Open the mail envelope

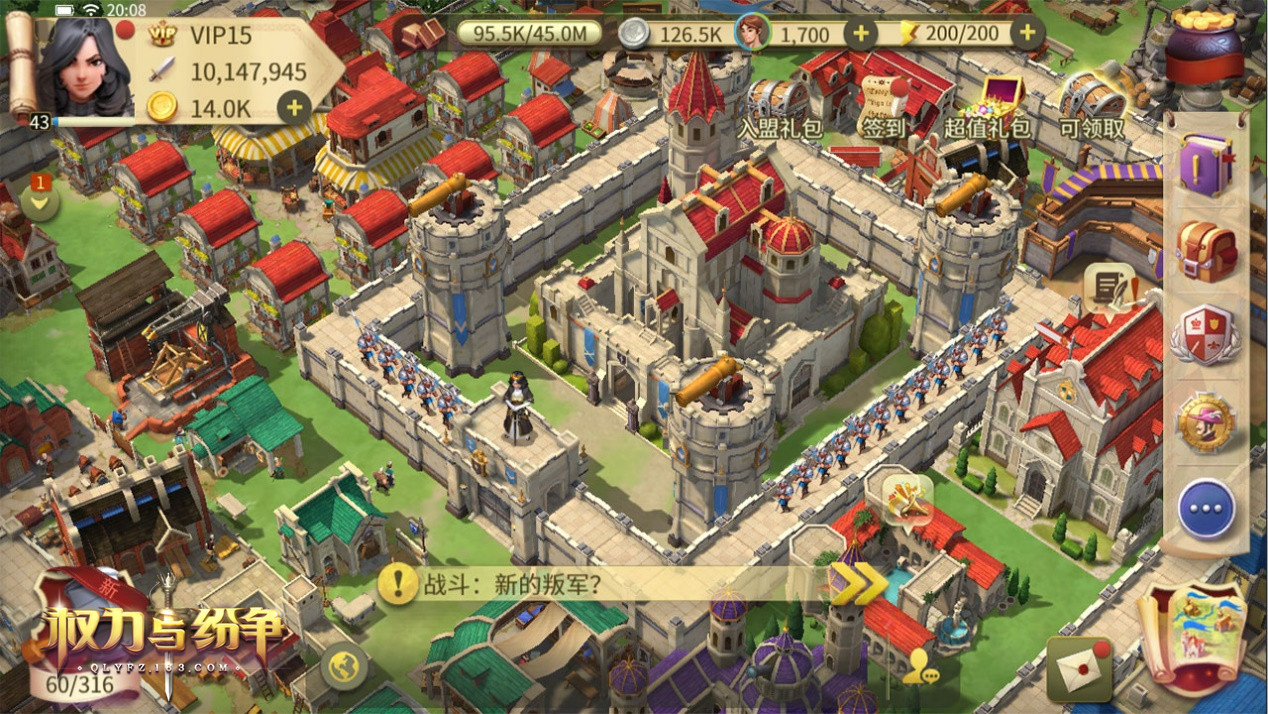[1079, 667]
